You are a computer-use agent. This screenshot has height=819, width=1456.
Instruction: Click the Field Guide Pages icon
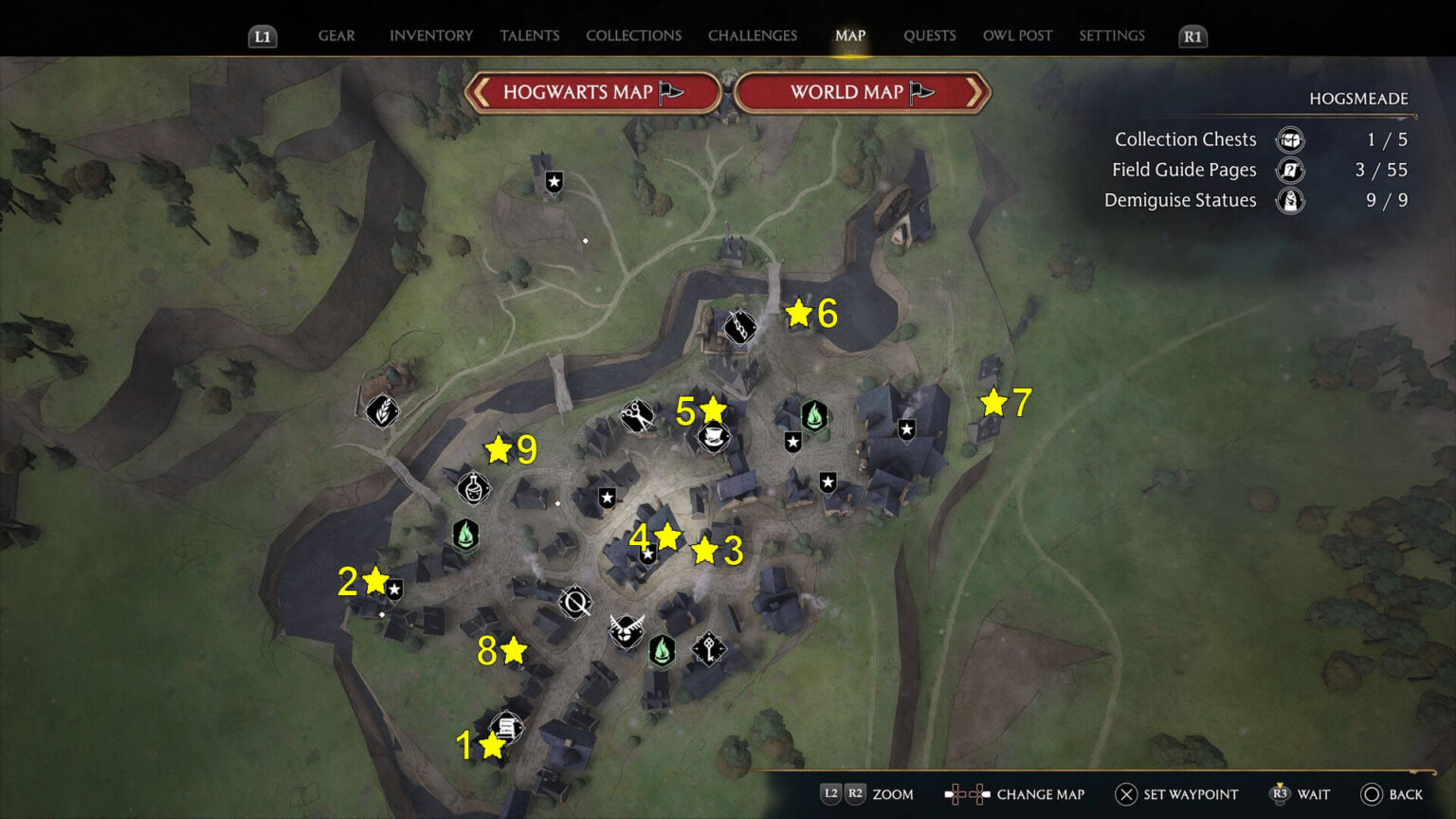tap(1291, 170)
